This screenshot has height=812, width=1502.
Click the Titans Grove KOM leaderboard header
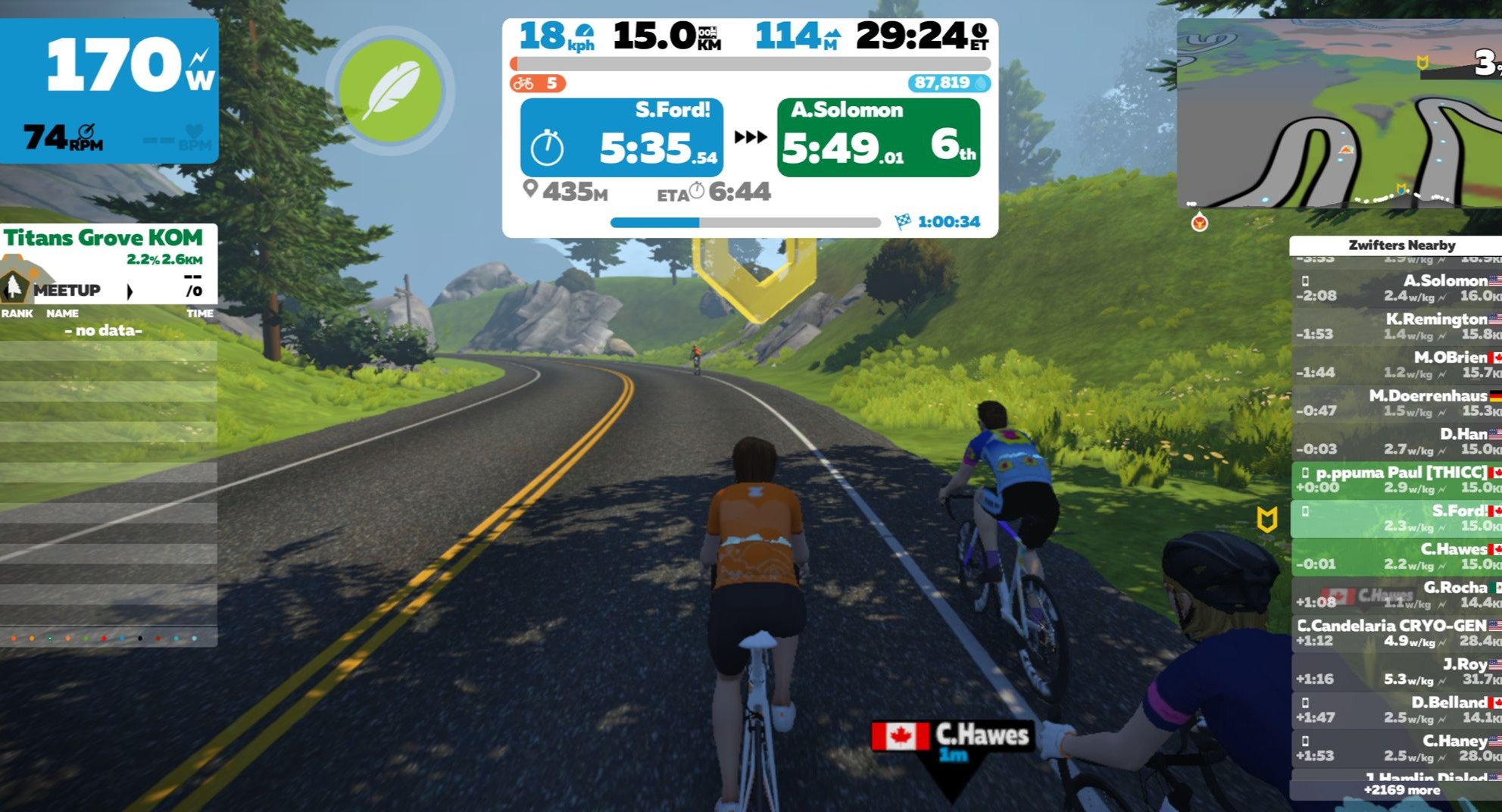pyautogui.click(x=104, y=239)
